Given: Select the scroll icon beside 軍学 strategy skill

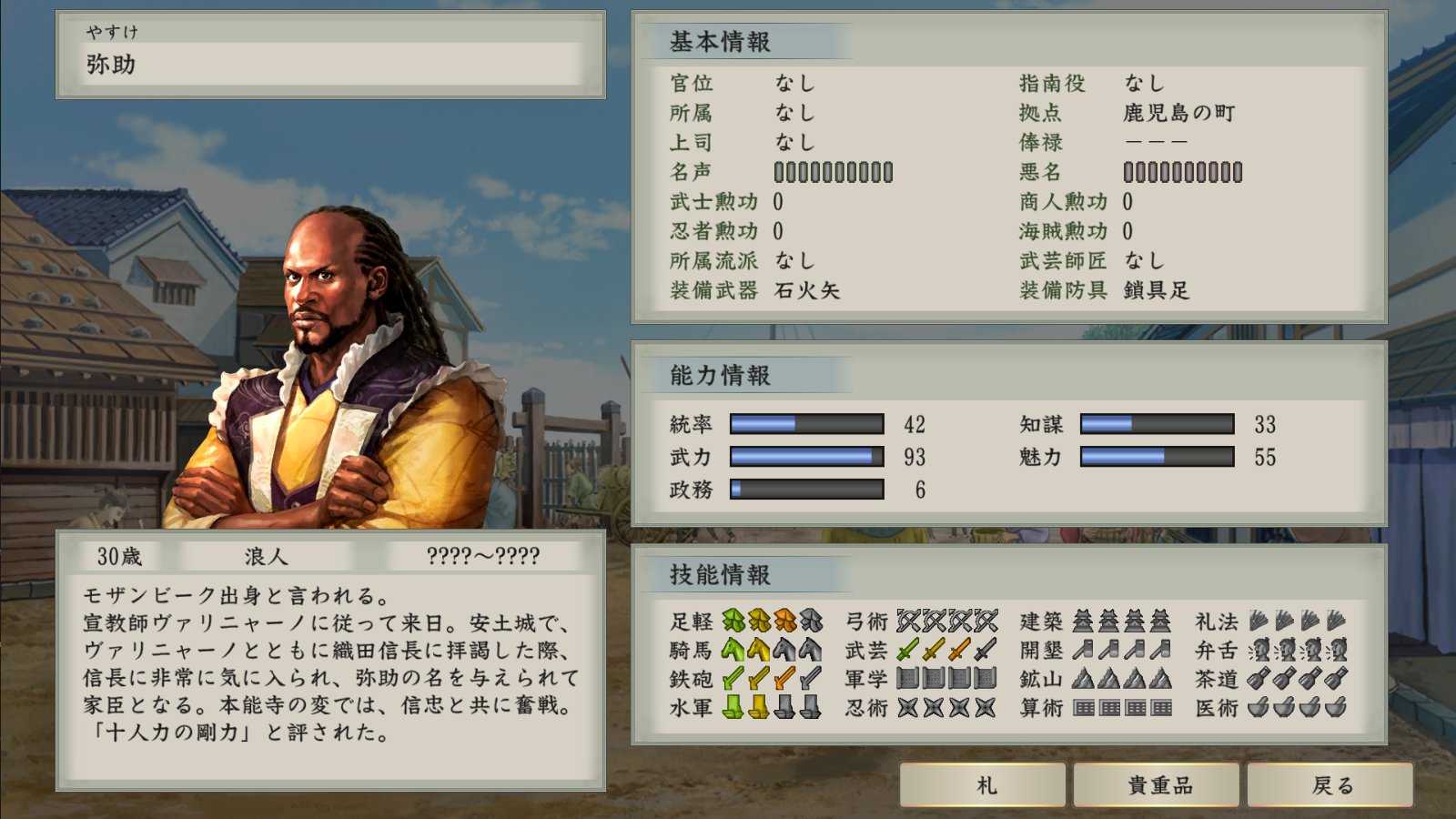Looking at the screenshot, I should click(x=910, y=678).
